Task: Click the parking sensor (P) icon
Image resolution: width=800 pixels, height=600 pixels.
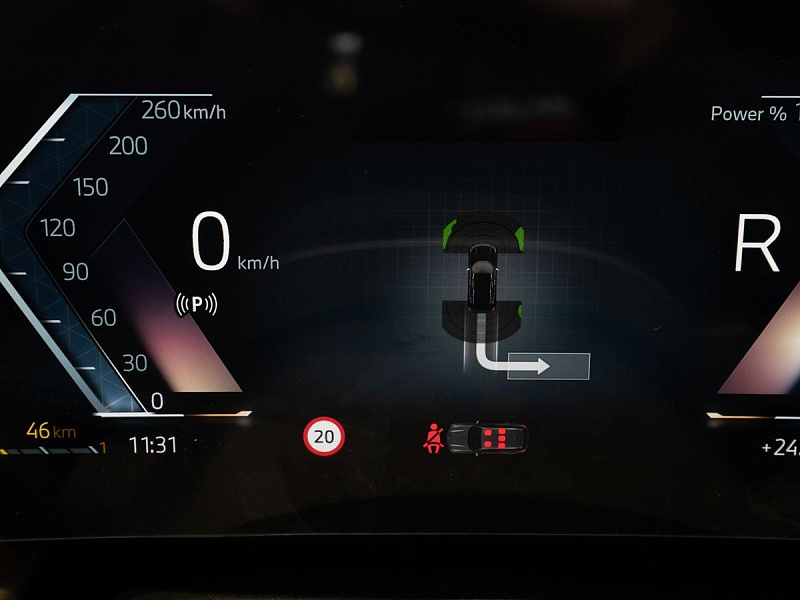Action: pos(196,303)
